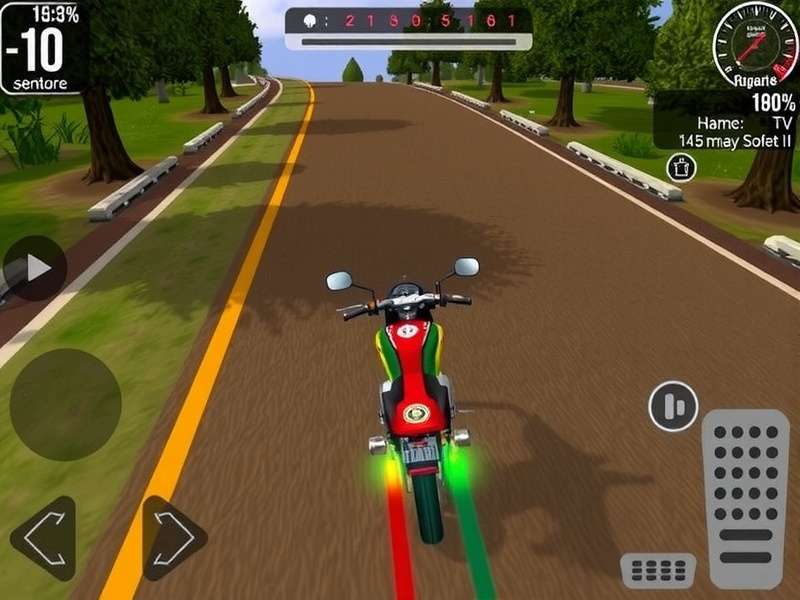Tap the small bucket icon under the info panel
Viewport: 800px width, 600px height.
coord(681,167)
